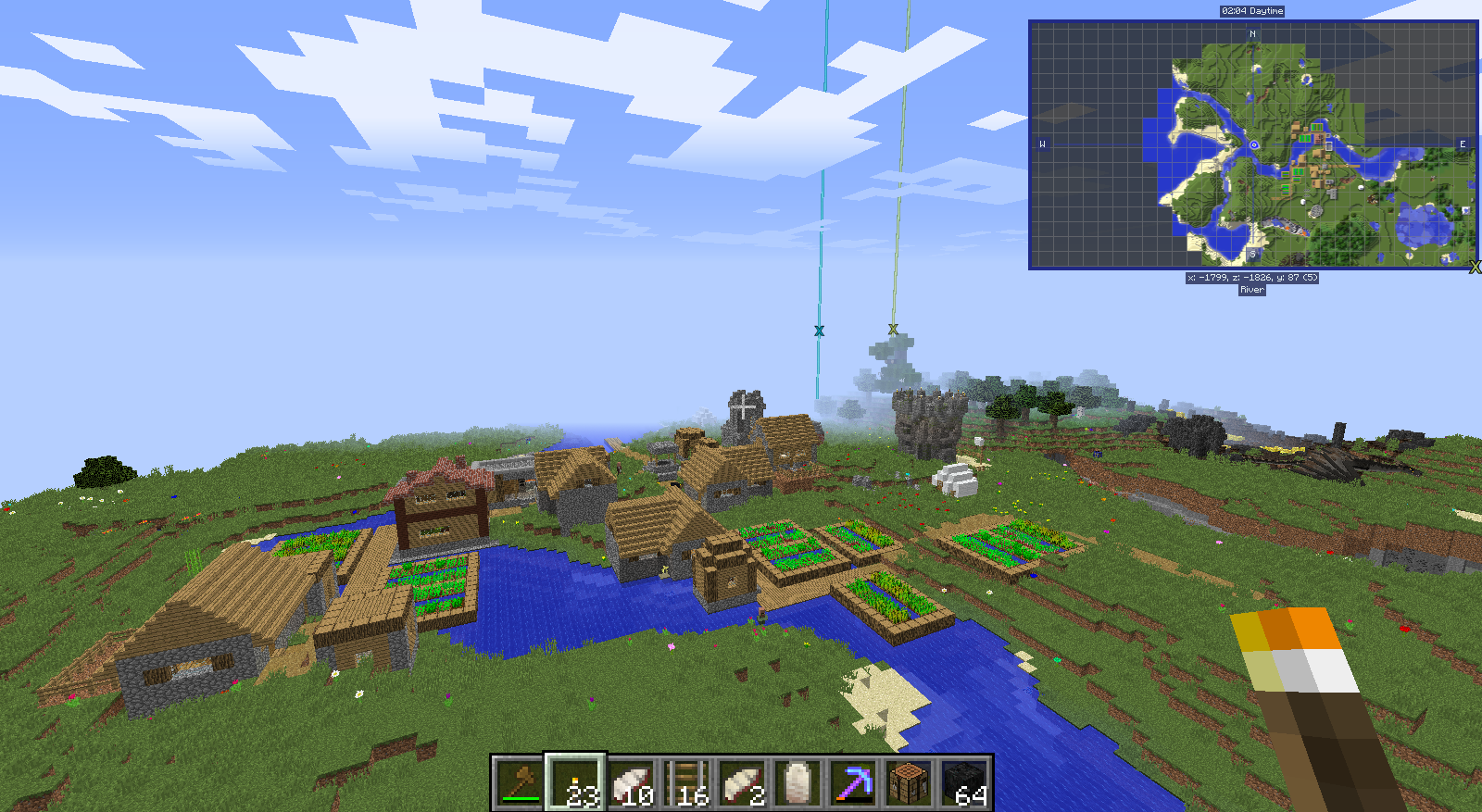The image size is (1482, 812).
Task: Click the N compass heading on the minimap
Action: click(x=1253, y=31)
